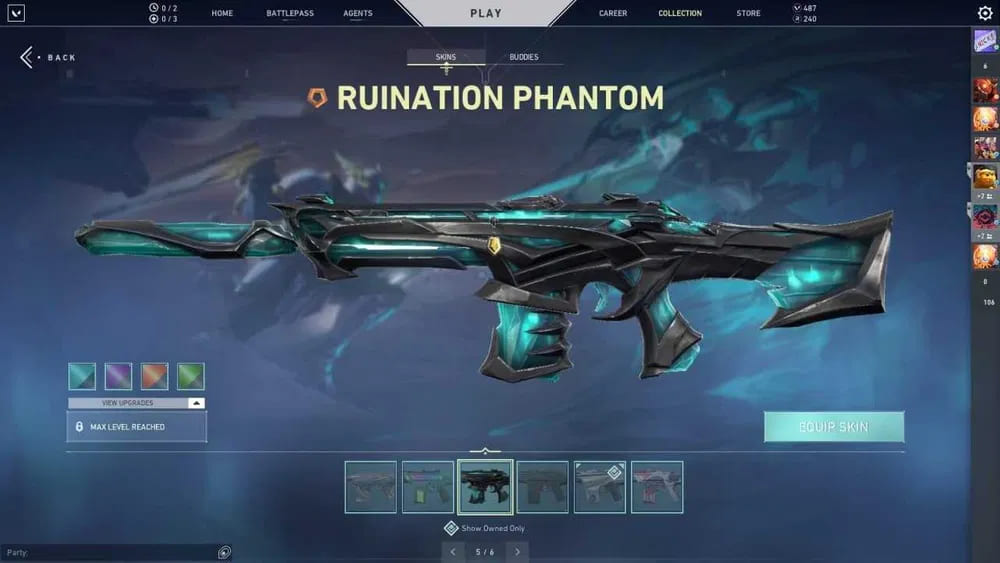Expand the View Upgrades panel
The image size is (1000, 563).
point(136,403)
